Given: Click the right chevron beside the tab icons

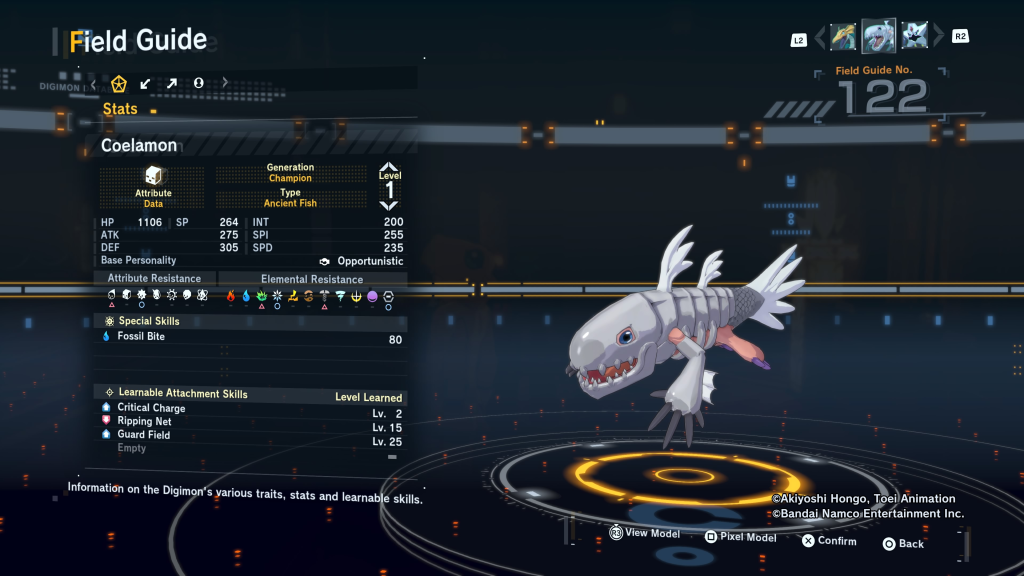Looking at the screenshot, I should tap(225, 83).
